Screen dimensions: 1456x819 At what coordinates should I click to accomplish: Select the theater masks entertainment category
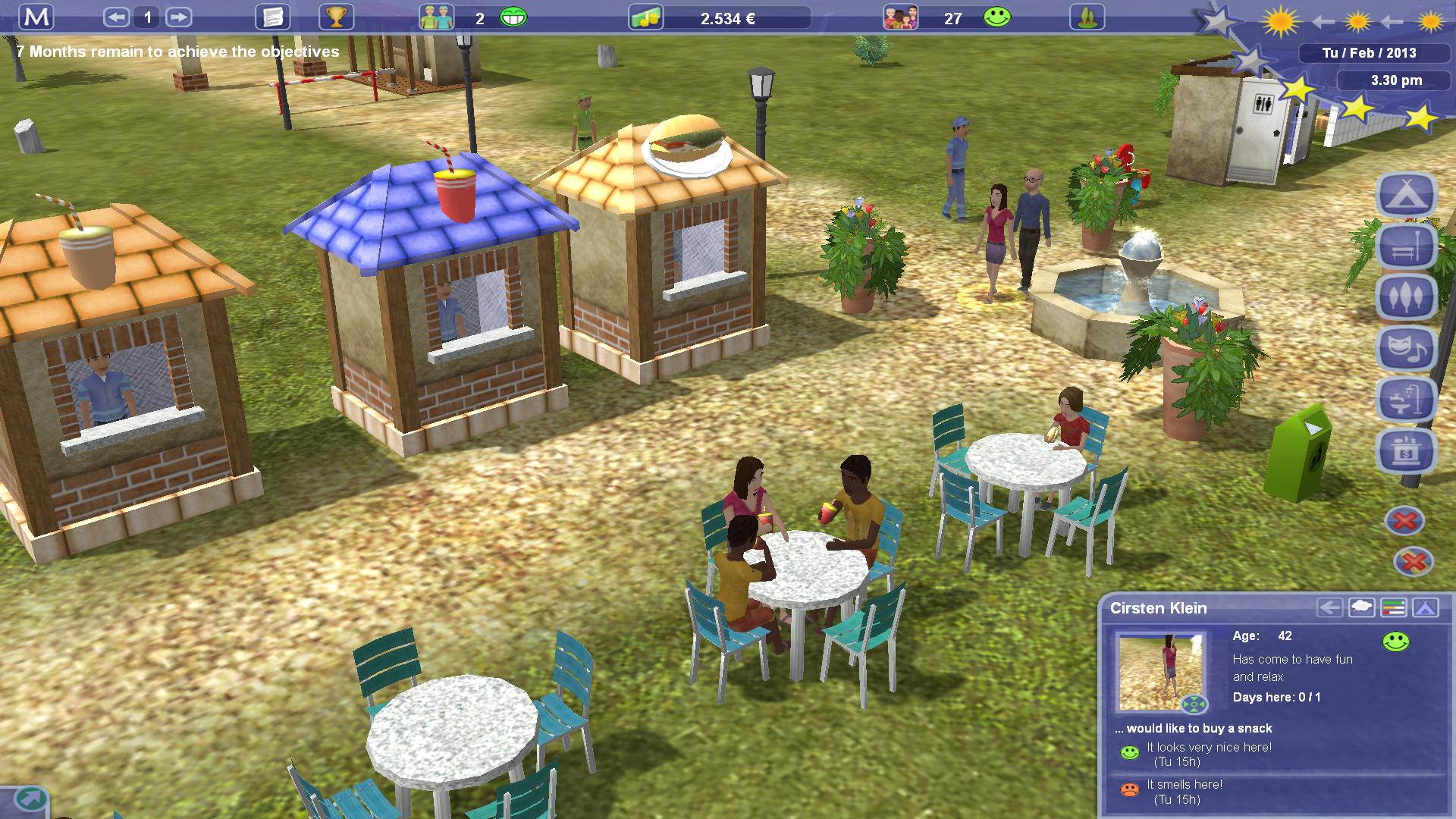1406,350
